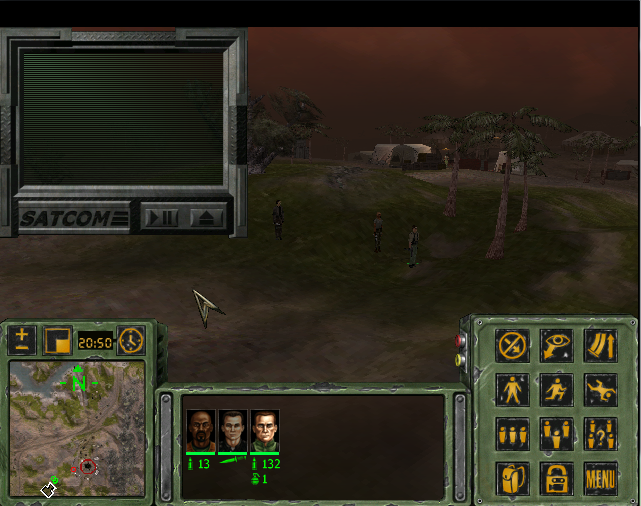This screenshot has width=641, height=506.
Task: Open the backpack inventory
Action: click(x=513, y=479)
